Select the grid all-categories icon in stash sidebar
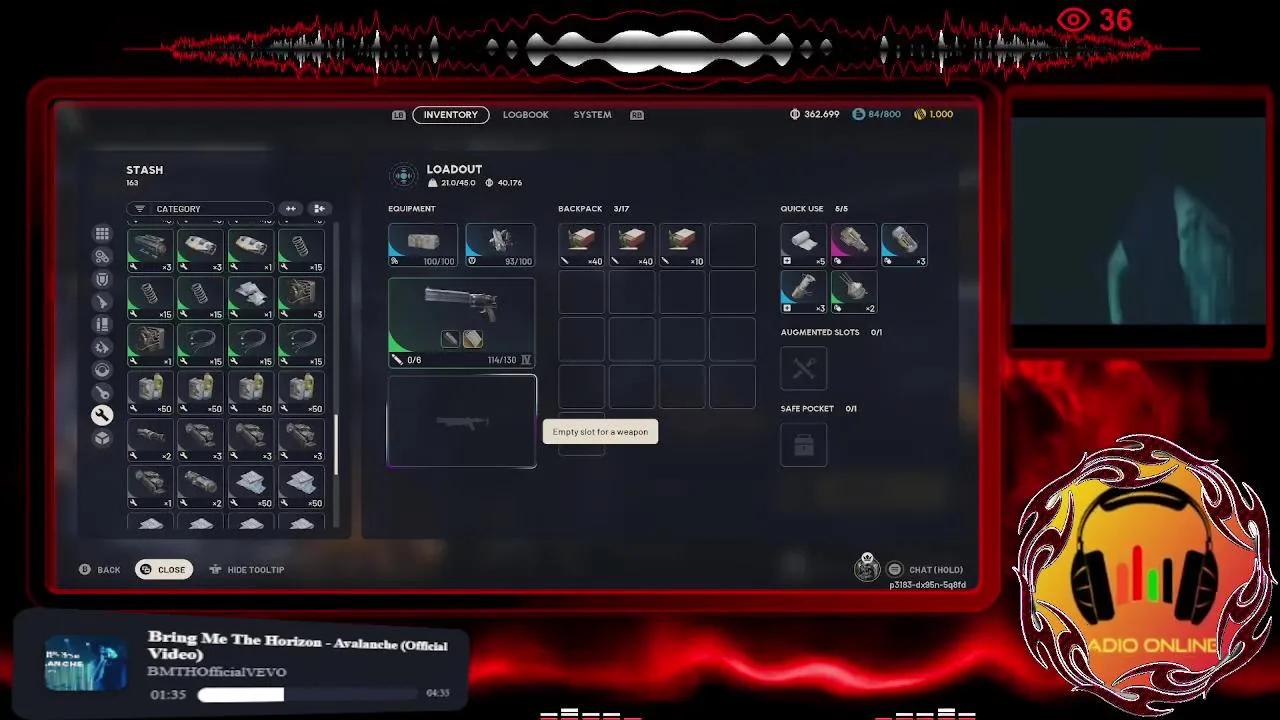 [x=102, y=233]
